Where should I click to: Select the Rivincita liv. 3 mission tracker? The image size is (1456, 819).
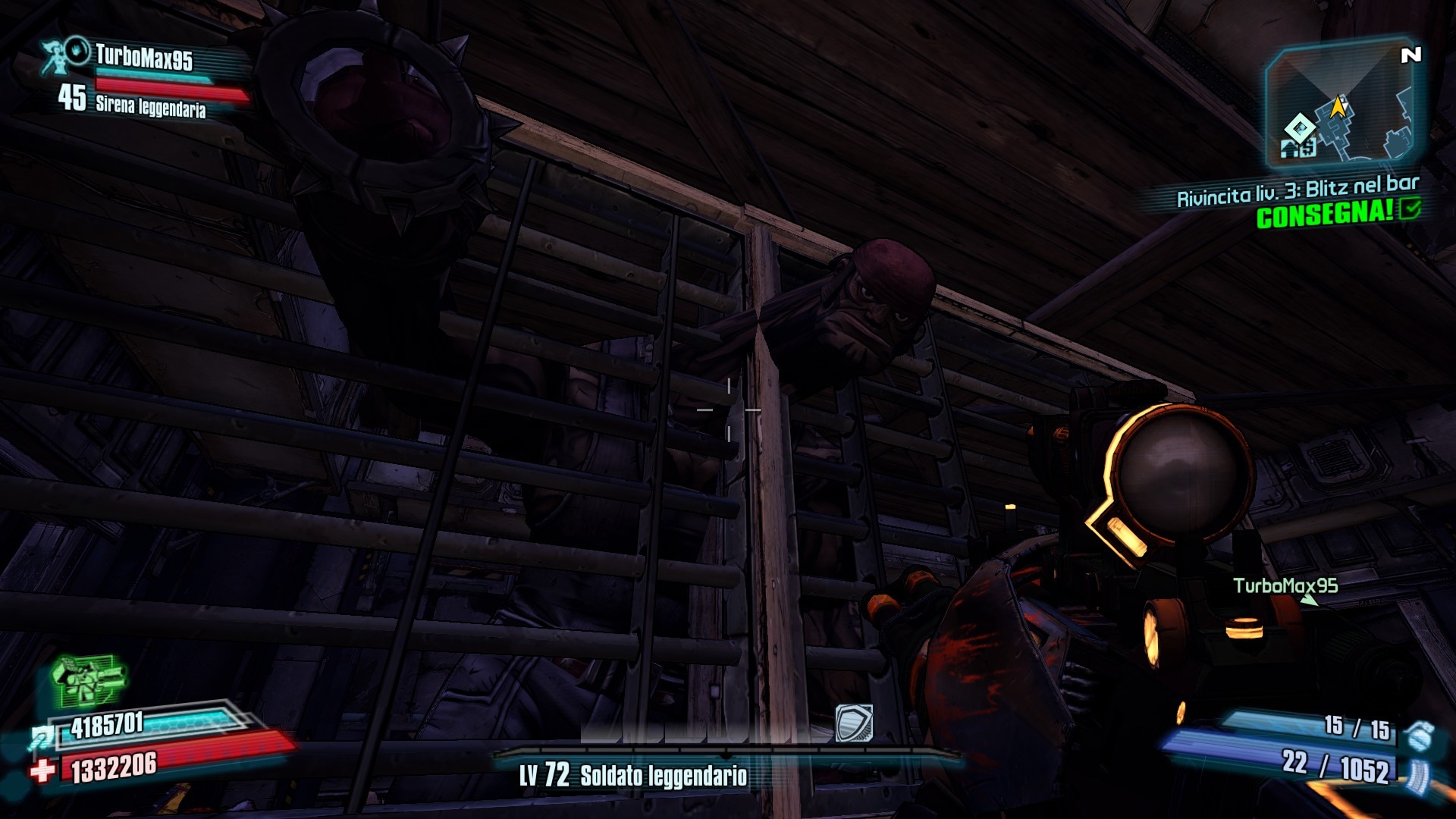[1297, 191]
